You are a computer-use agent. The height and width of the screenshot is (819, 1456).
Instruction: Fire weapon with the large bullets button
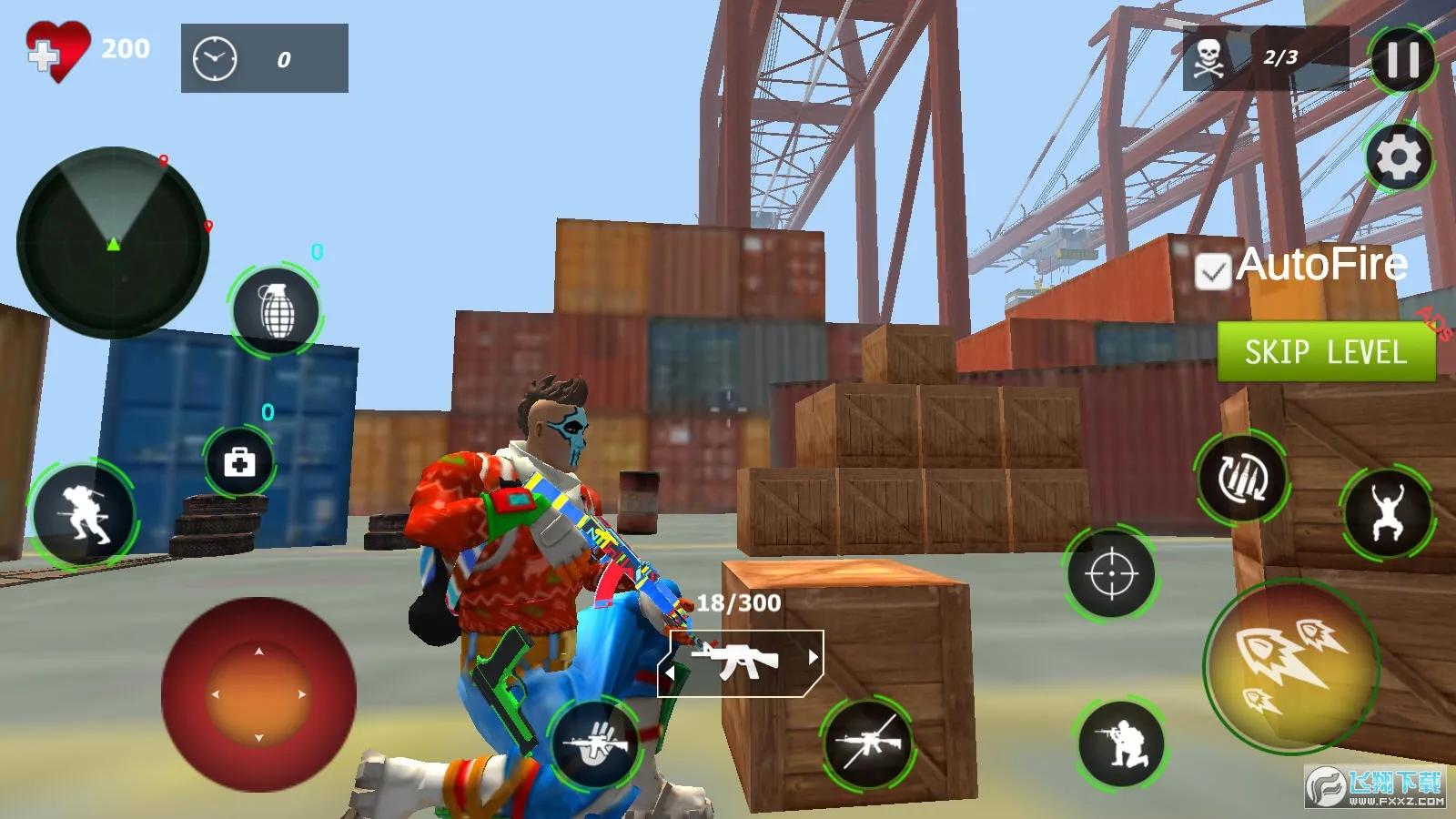click(x=1291, y=667)
